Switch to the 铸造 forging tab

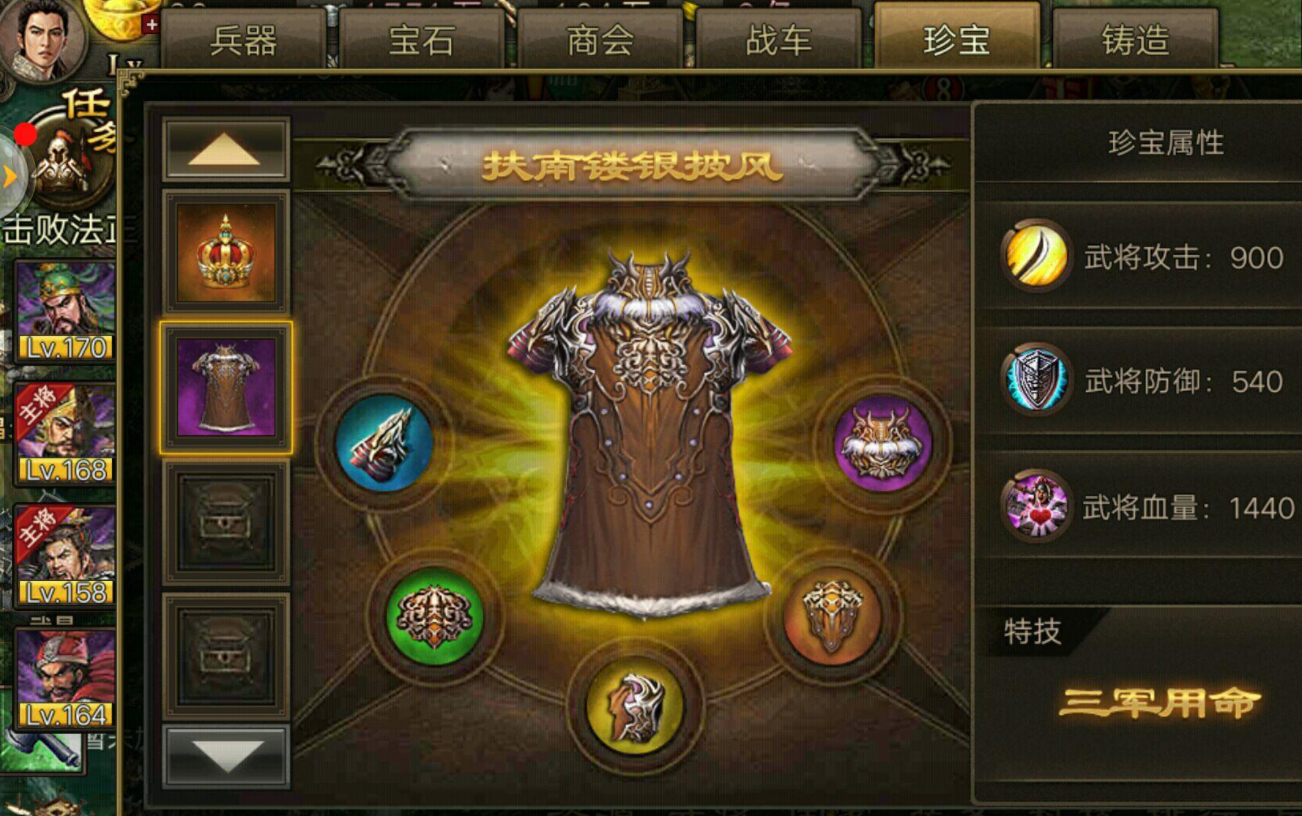pyautogui.click(x=1136, y=38)
